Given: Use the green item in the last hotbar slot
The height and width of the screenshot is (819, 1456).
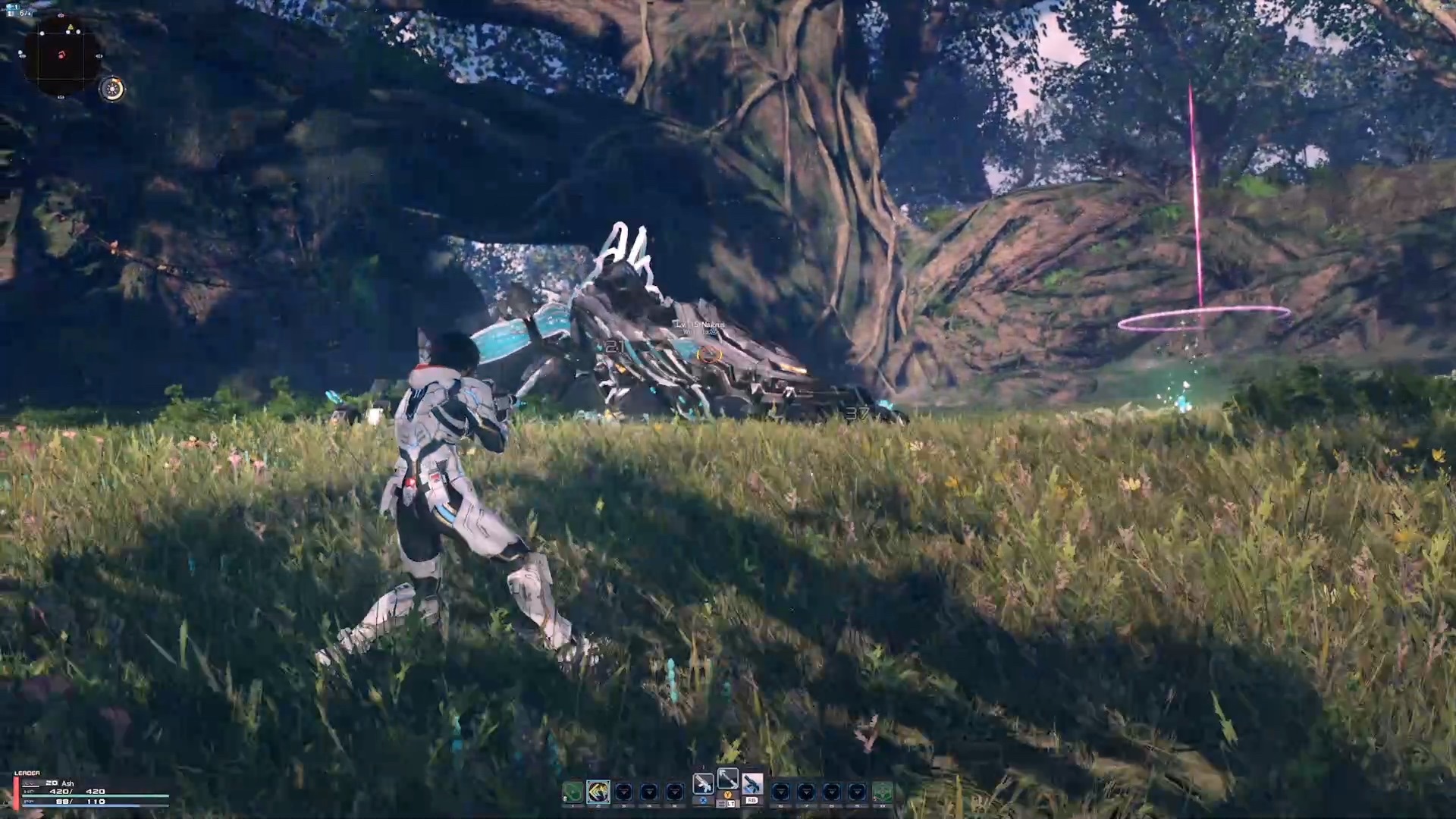Looking at the screenshot, I should (x=881, y=792).
